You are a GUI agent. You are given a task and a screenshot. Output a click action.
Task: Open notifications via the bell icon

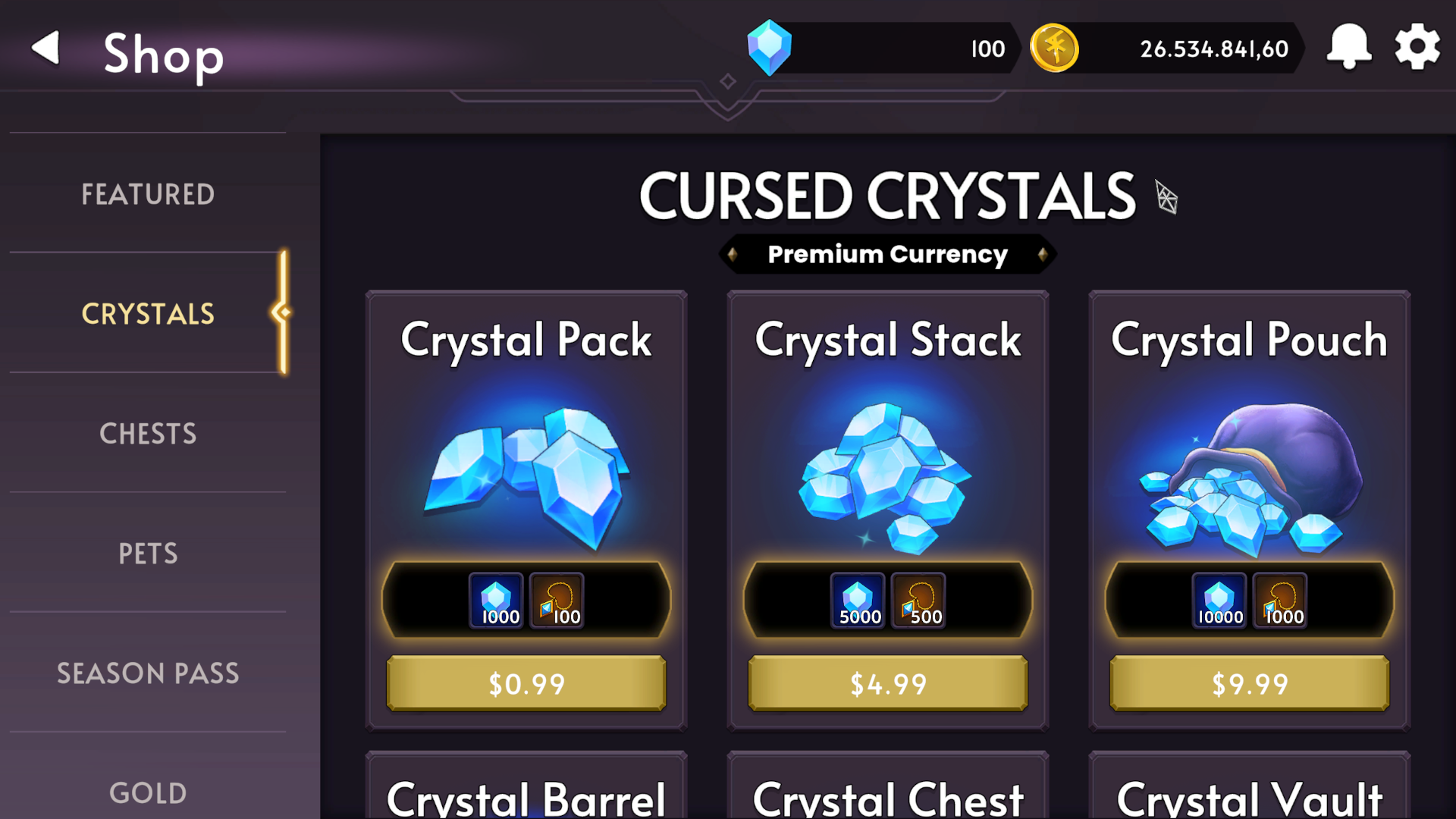[1349, 47]
